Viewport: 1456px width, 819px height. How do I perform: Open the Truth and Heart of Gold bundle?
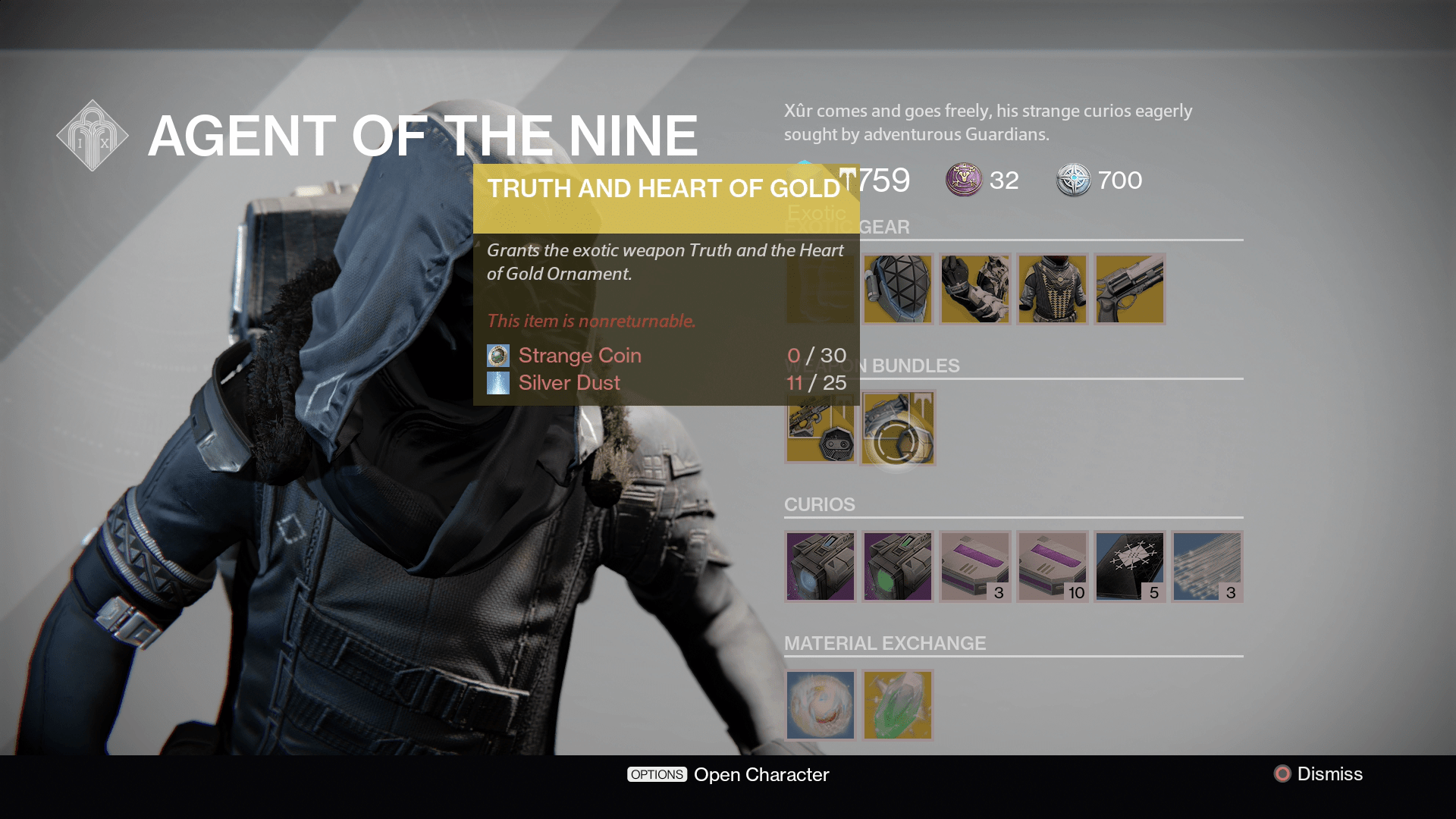(899, 427)
